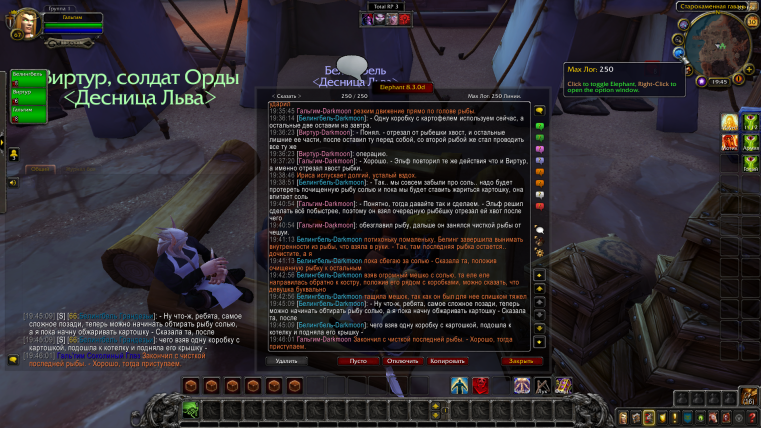Activate the red mask ability icon
Image resolution: width=761 pixels, height=428 pixels.
[x=481, y=386]
